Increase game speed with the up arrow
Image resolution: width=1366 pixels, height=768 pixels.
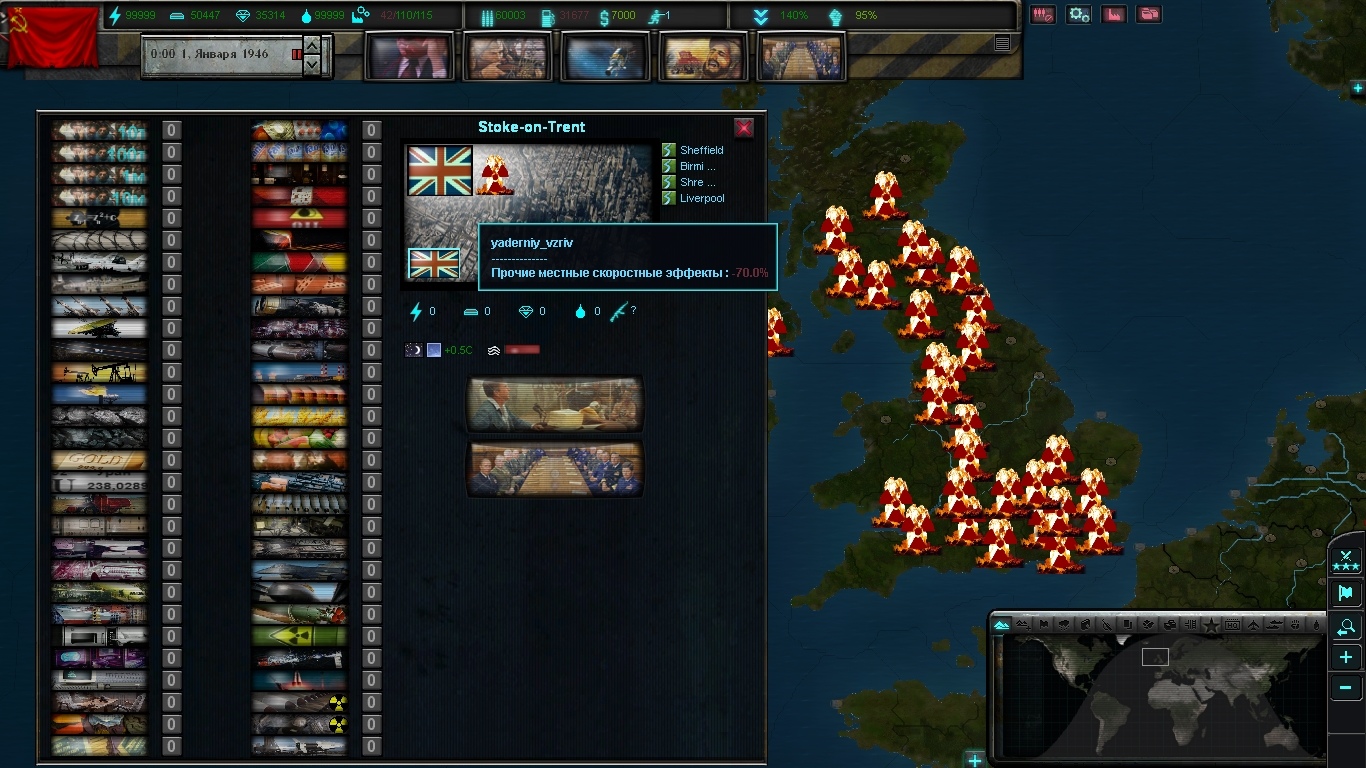312,46
